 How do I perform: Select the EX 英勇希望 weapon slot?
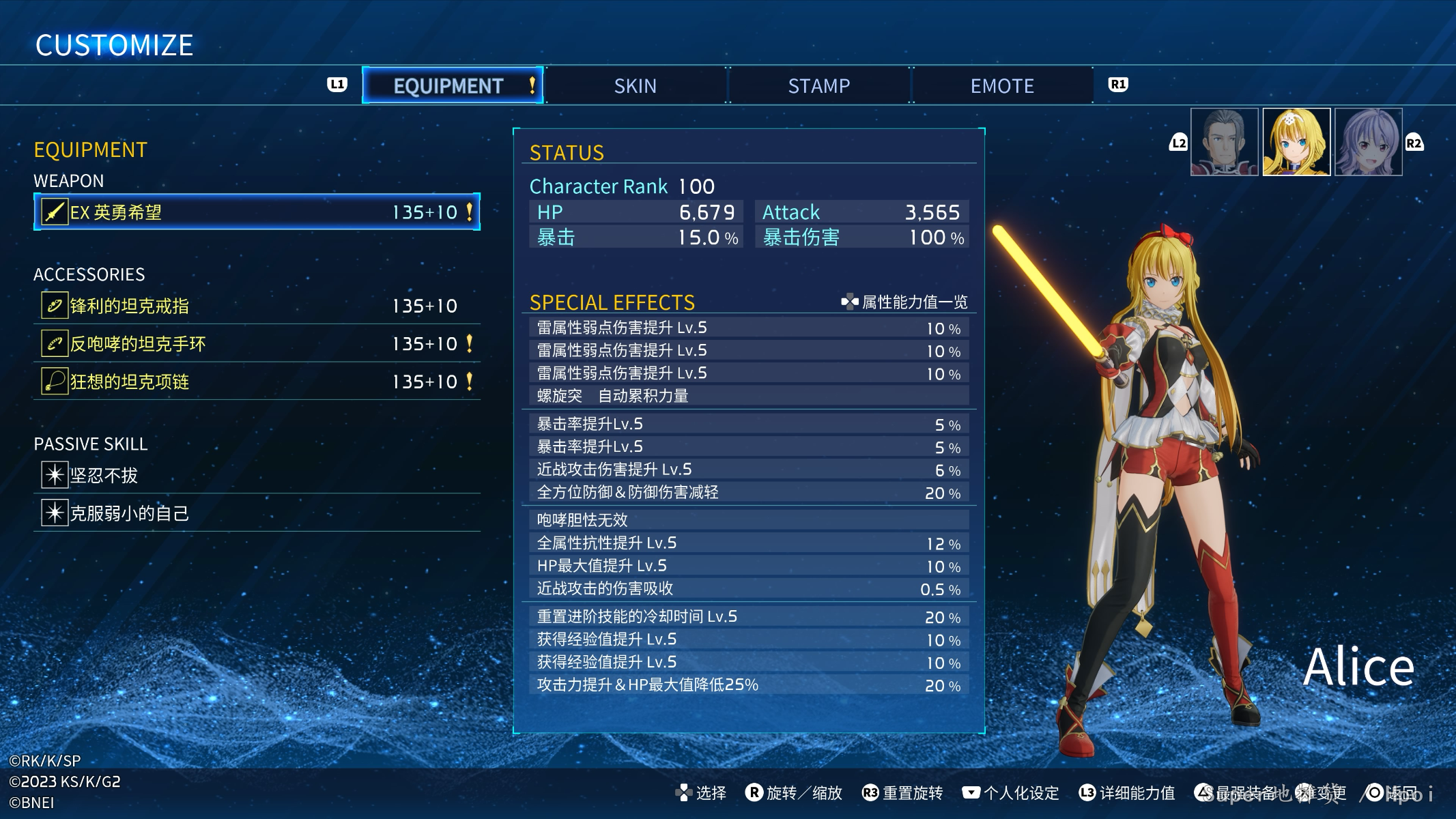257,212
